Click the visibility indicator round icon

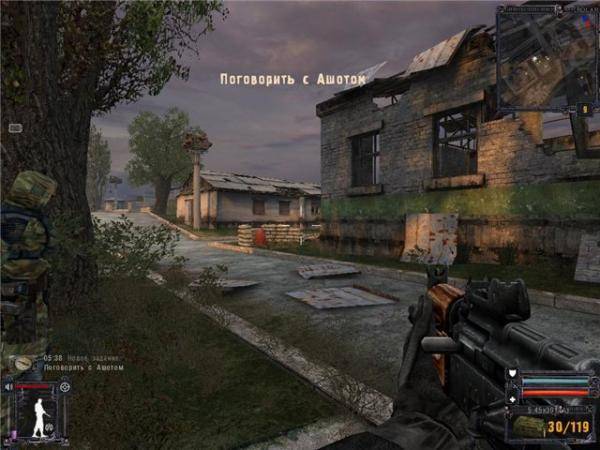tap(65, 386)
